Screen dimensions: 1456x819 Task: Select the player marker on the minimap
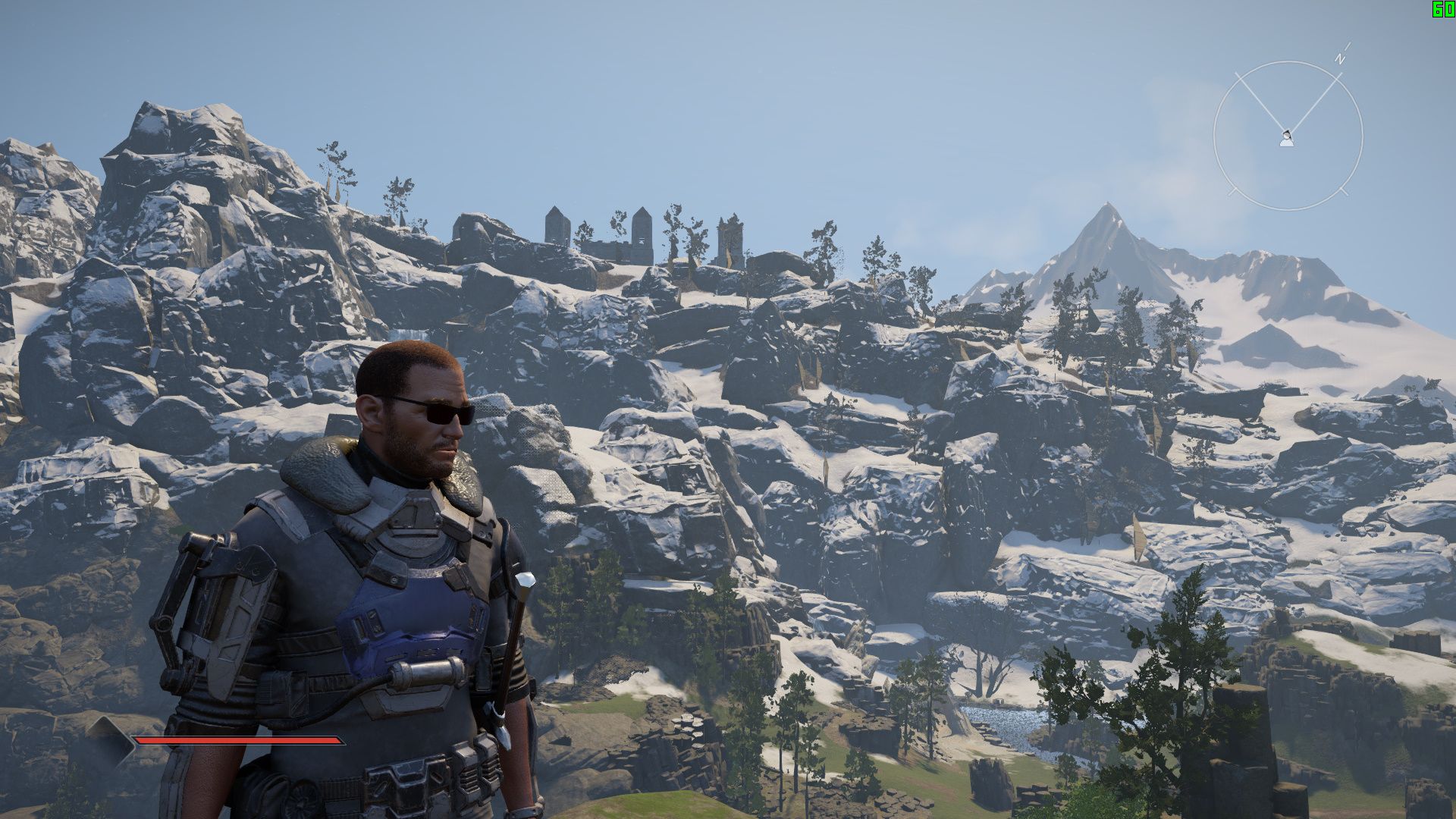[x=1286, y=138]
